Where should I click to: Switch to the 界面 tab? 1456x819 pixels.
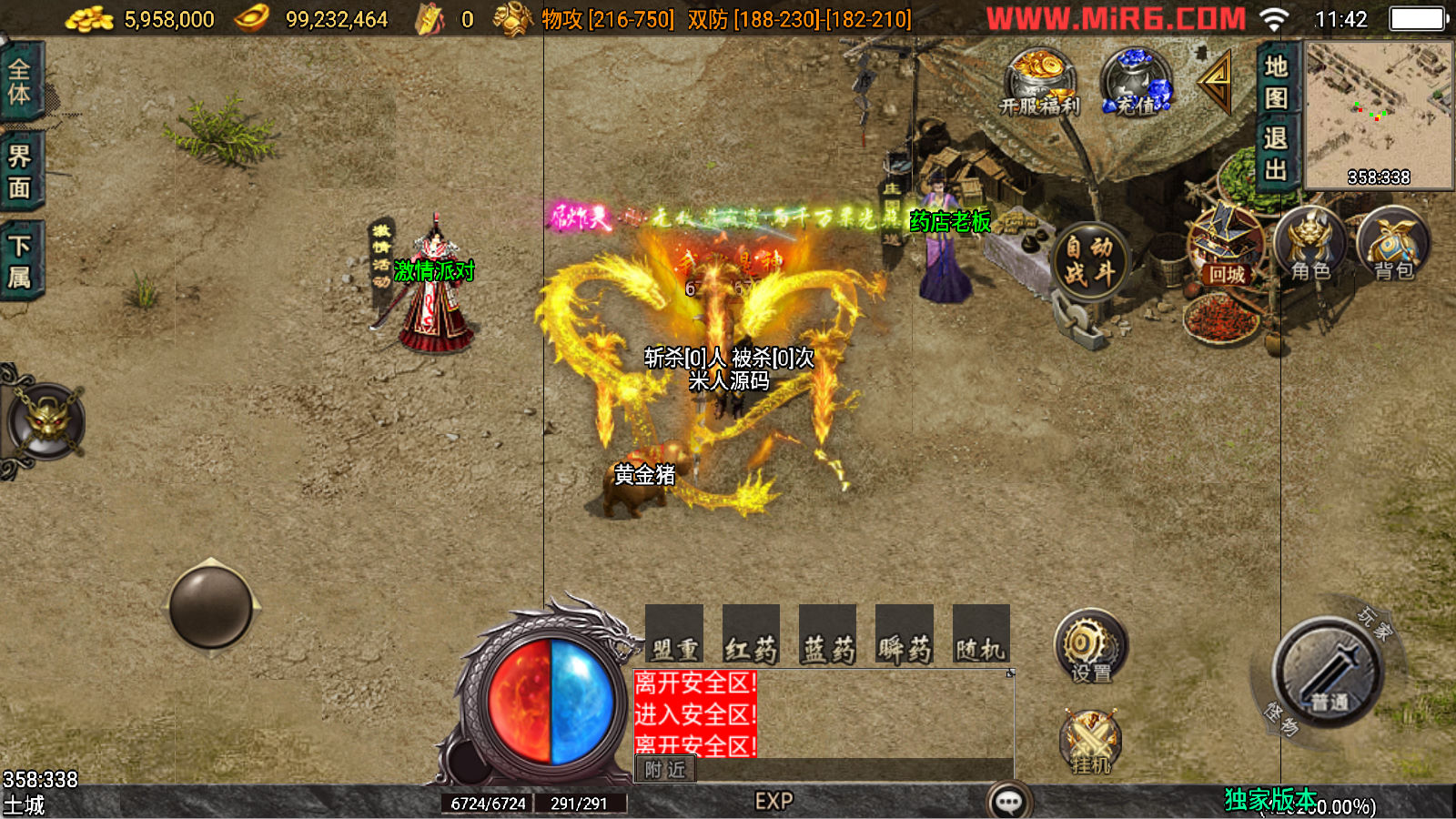click(x=20, y=171)
